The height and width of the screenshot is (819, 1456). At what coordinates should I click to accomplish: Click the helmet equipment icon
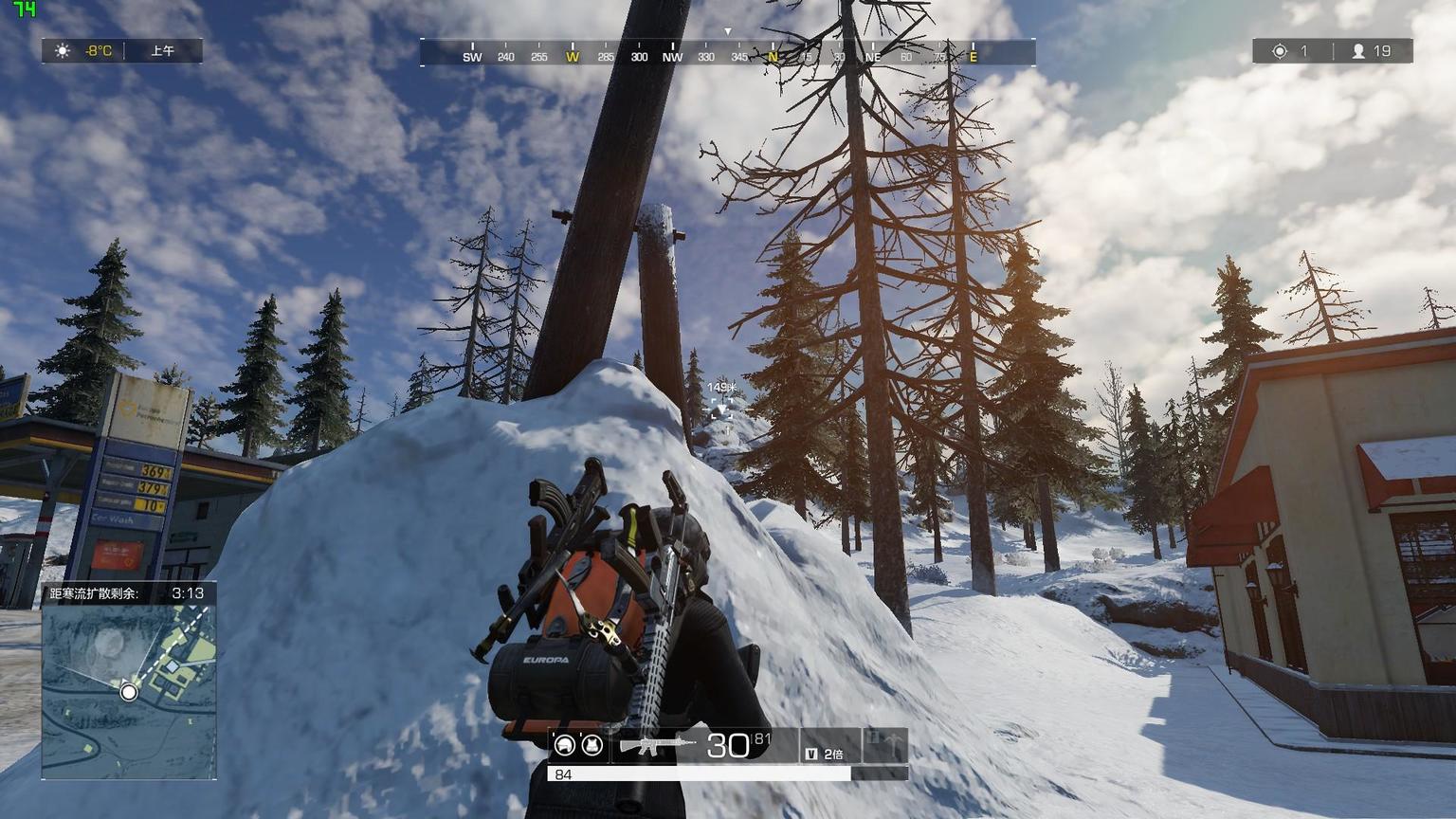(x=565, y=745)
